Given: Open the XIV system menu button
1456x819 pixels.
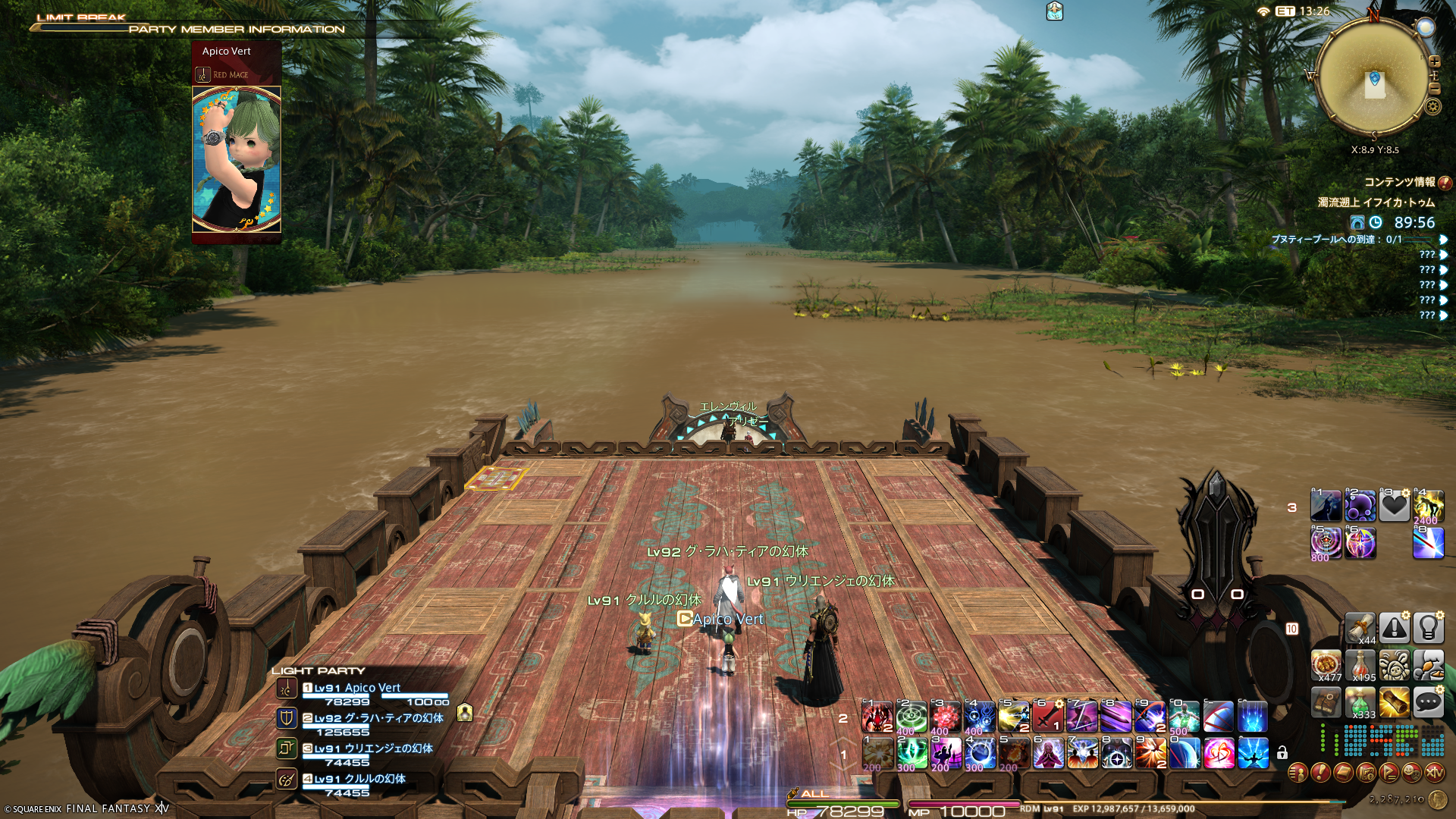Looking at the screenshot, I should point(1434,773).
